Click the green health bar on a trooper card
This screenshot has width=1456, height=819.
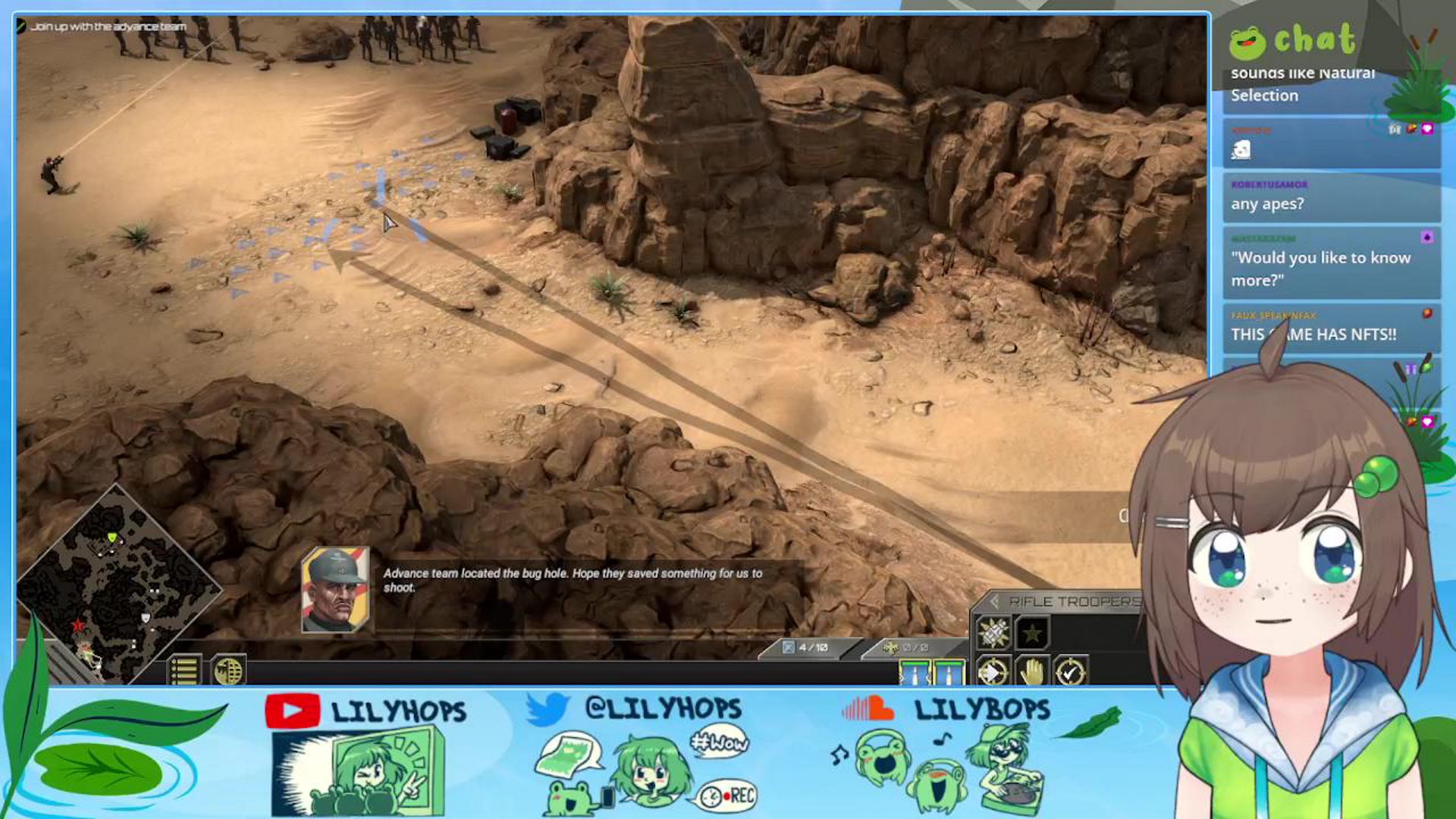(x=914, y=664)
